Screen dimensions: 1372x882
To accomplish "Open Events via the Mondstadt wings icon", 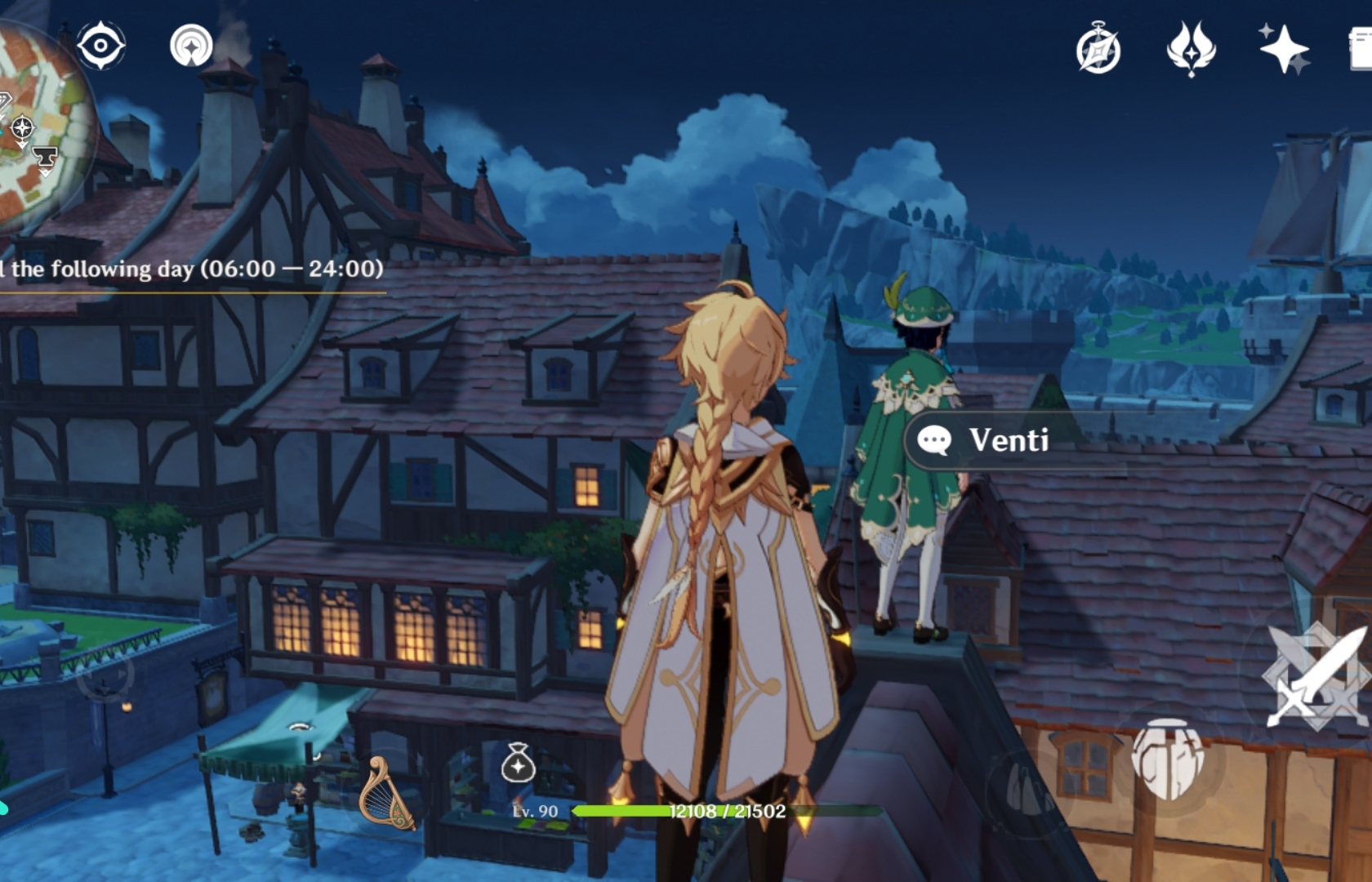I will click(x=1190, y=51).
